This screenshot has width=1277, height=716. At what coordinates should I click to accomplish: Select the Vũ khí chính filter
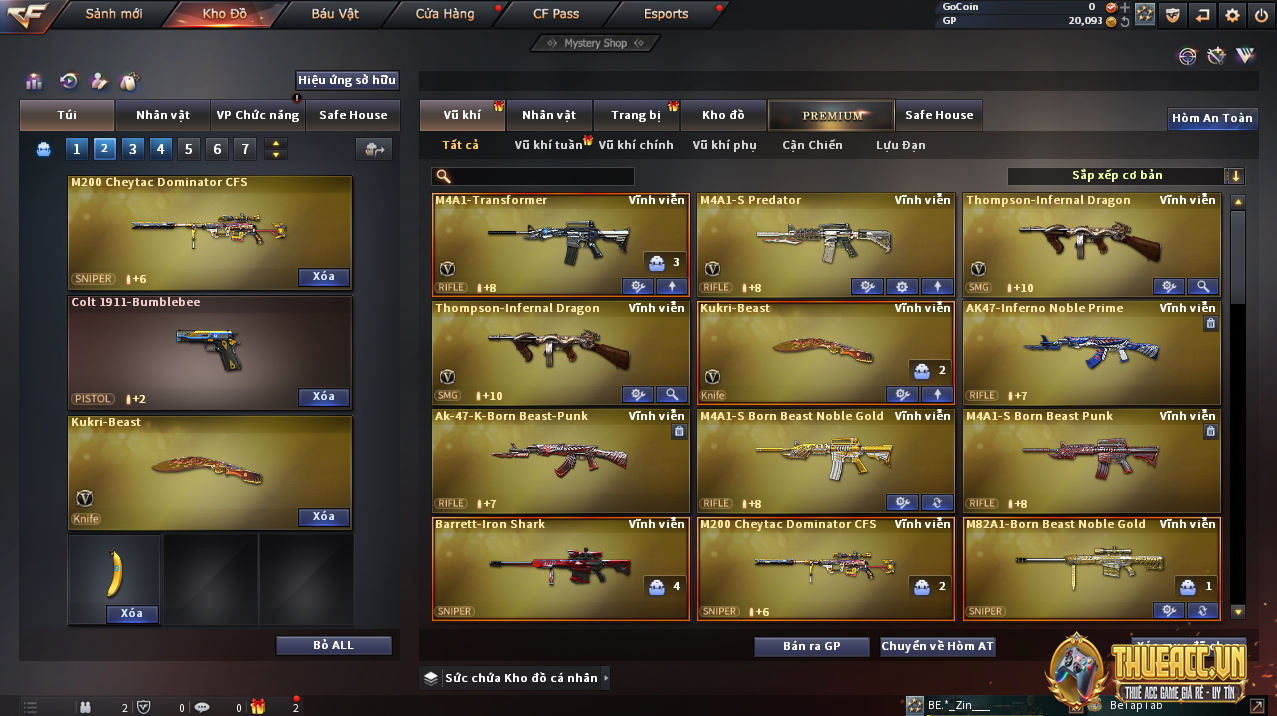pyautogui.click(x=636, y=145)
